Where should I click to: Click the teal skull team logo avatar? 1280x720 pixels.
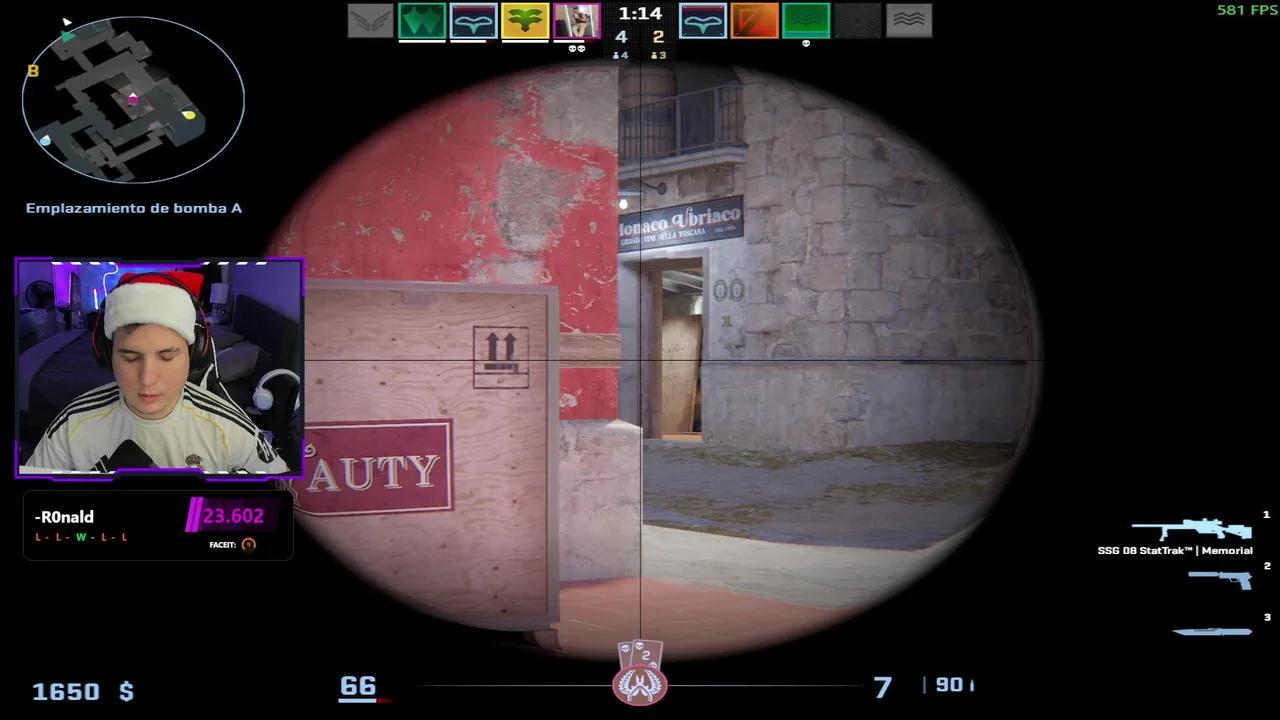[473, 22]
